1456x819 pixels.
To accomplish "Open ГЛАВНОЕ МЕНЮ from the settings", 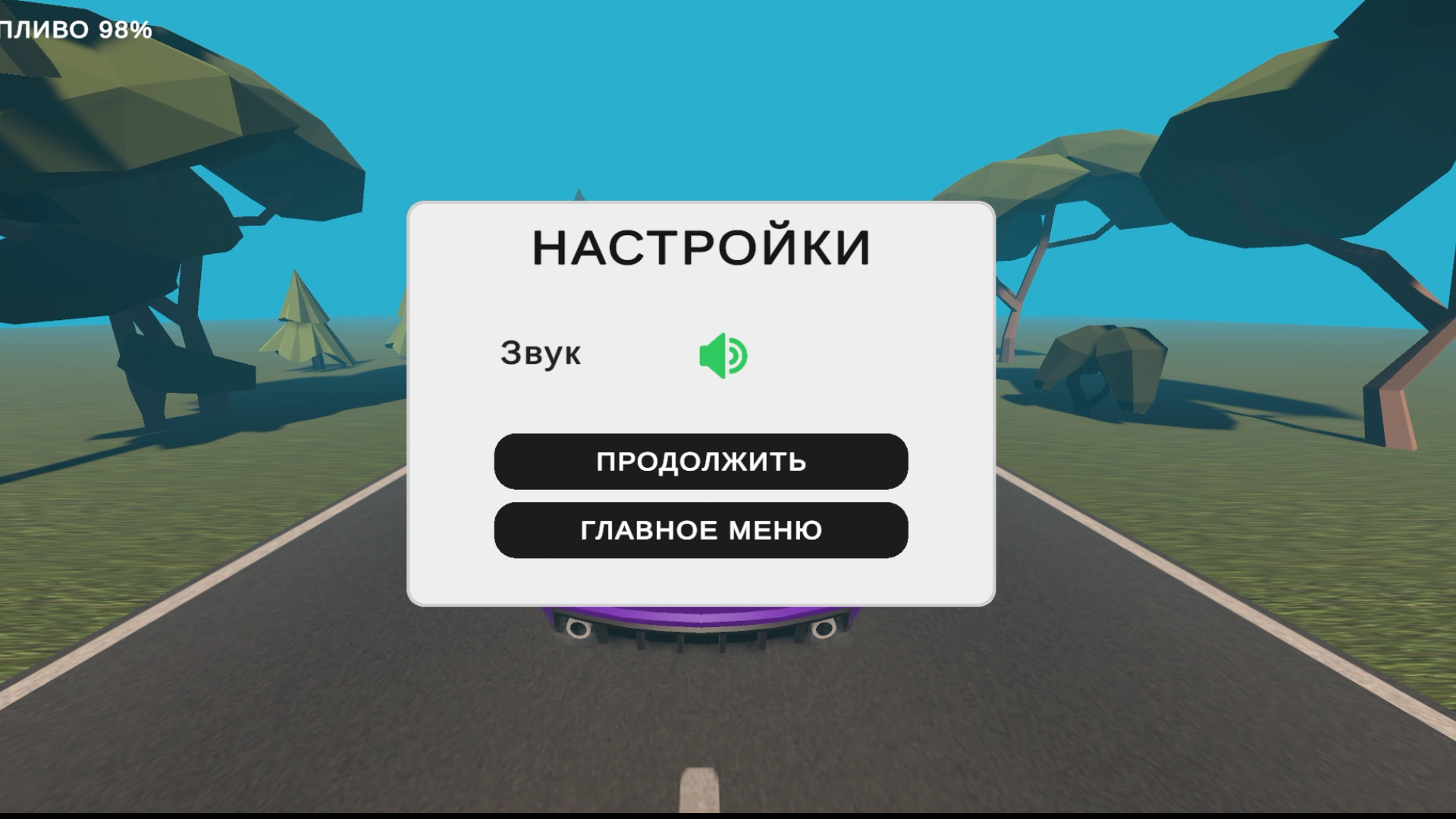I will [700, 529].
